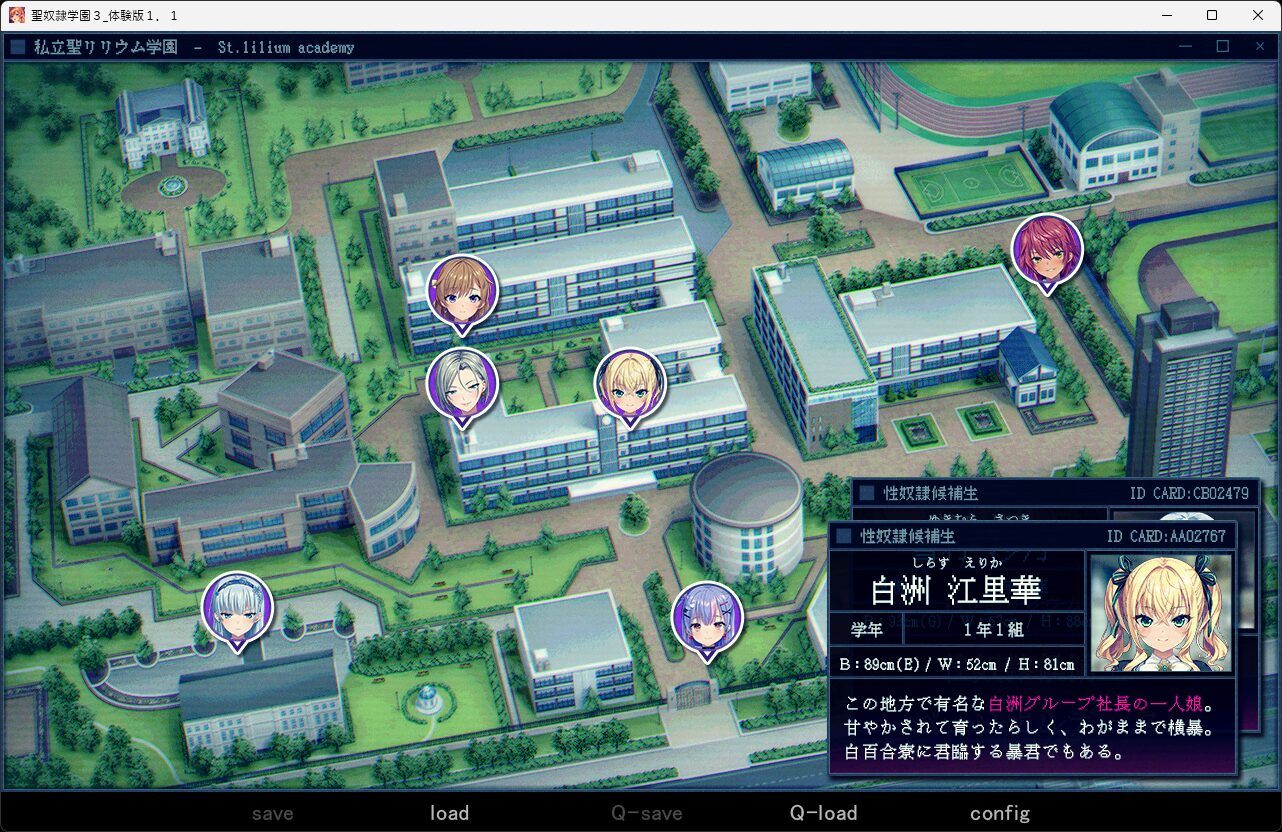This screenshot has width=1282, height=832.
Task: Choose Q-load in bottom bar
Action: 823,813
